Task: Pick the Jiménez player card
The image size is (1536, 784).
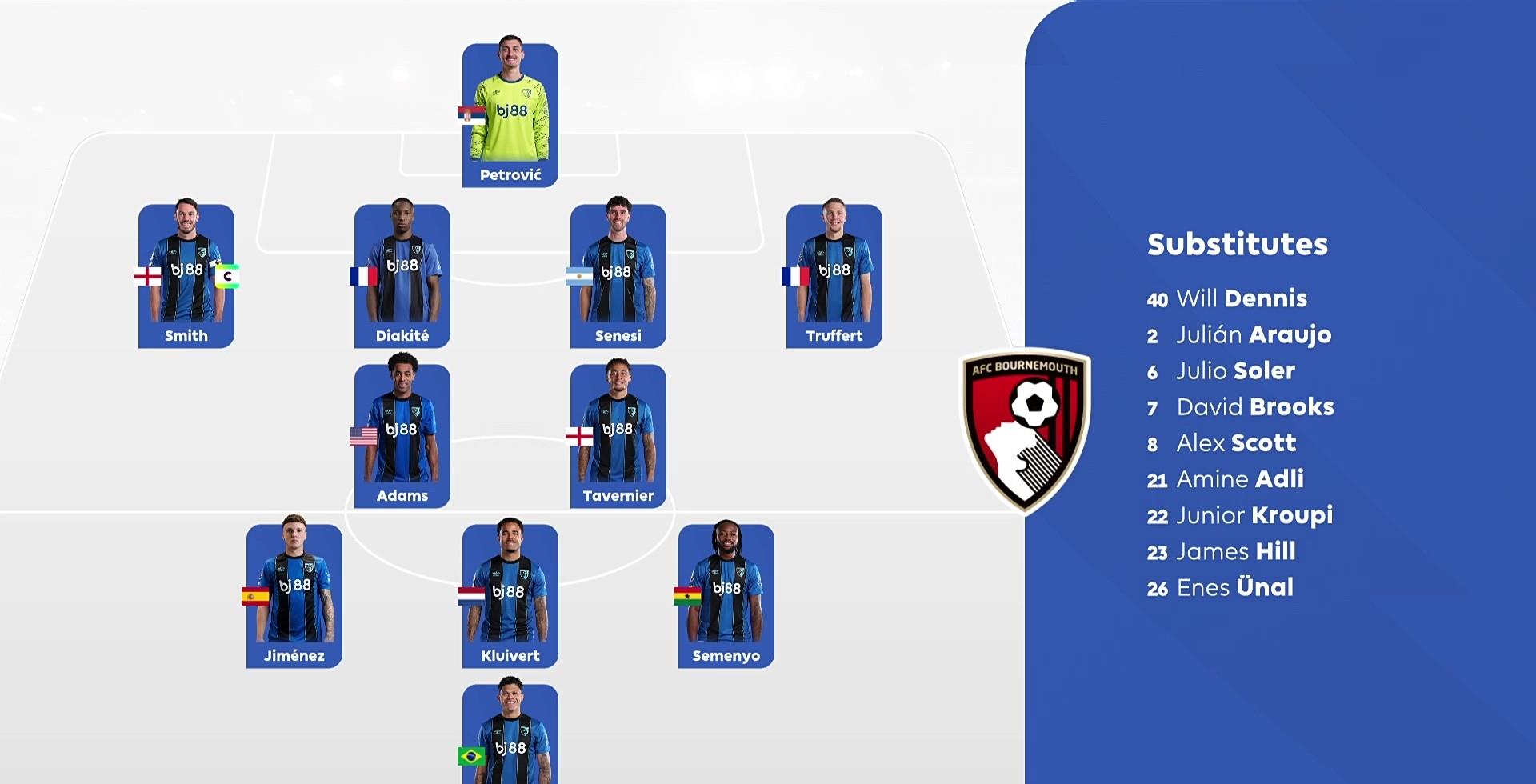Action: [x=294, y=596]
